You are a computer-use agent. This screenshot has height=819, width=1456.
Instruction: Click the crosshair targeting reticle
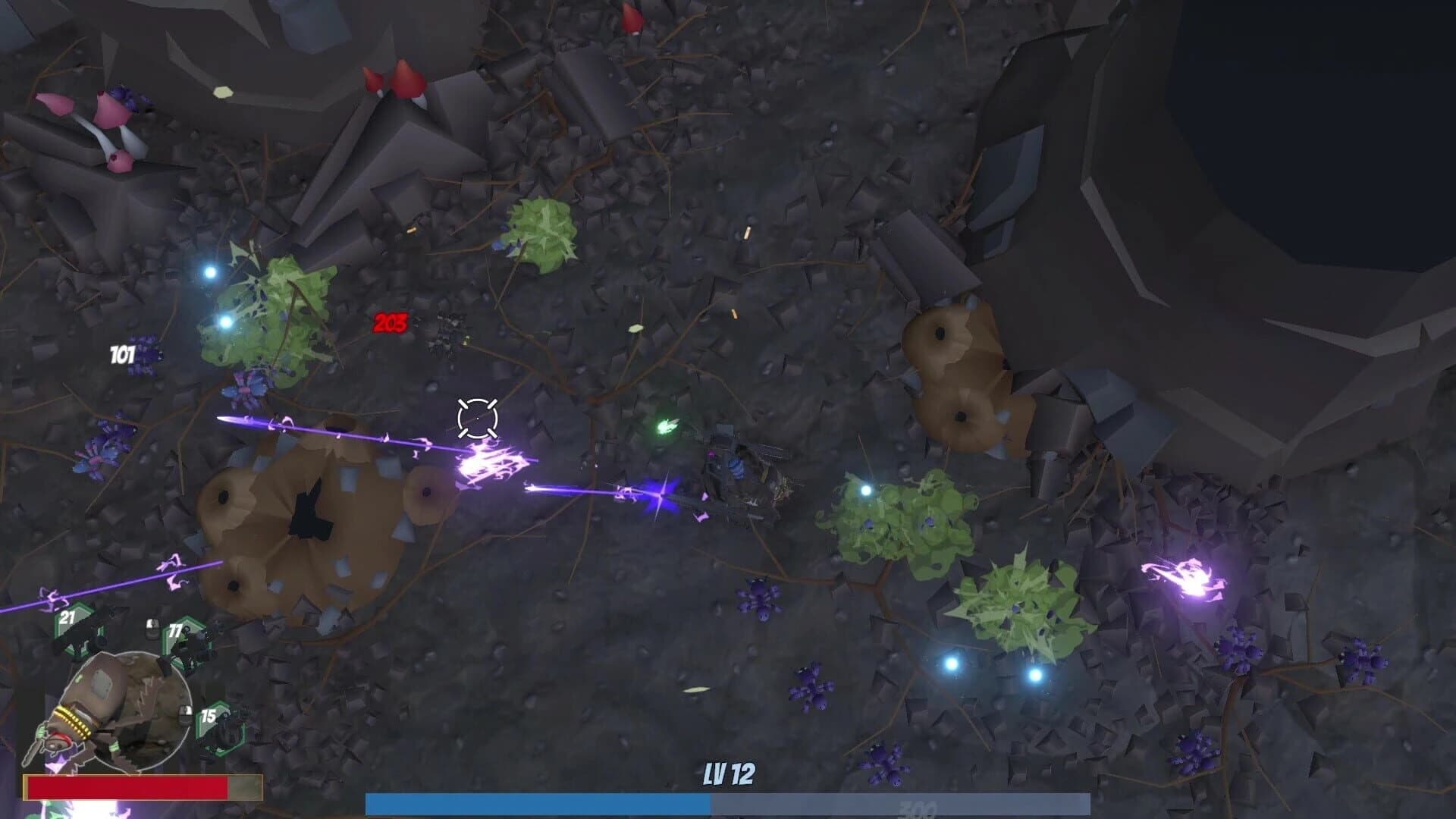pos(476,418)
